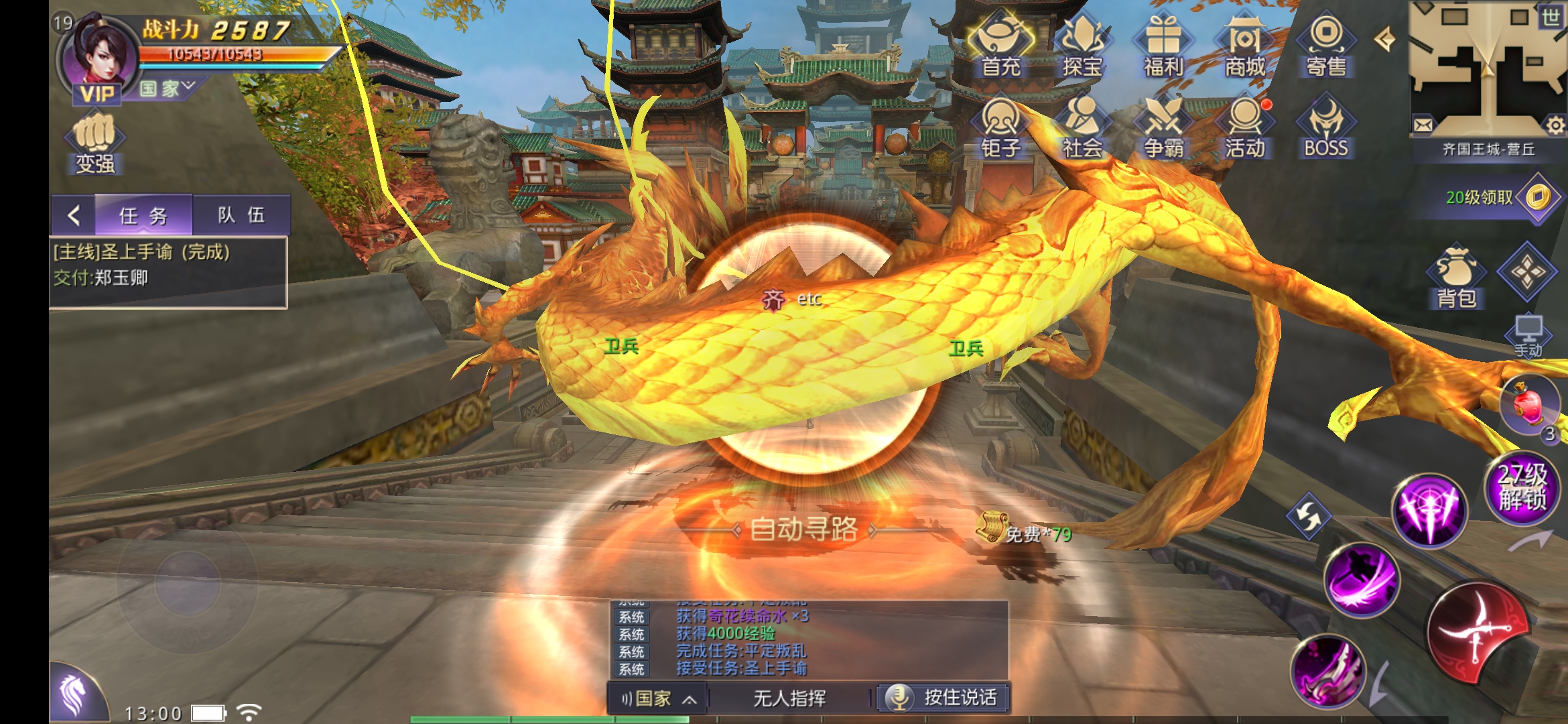Screen dimensions: 1568x724
Task: Open the 争霸 crossed-swords menu
Action: click(1163, 127)
